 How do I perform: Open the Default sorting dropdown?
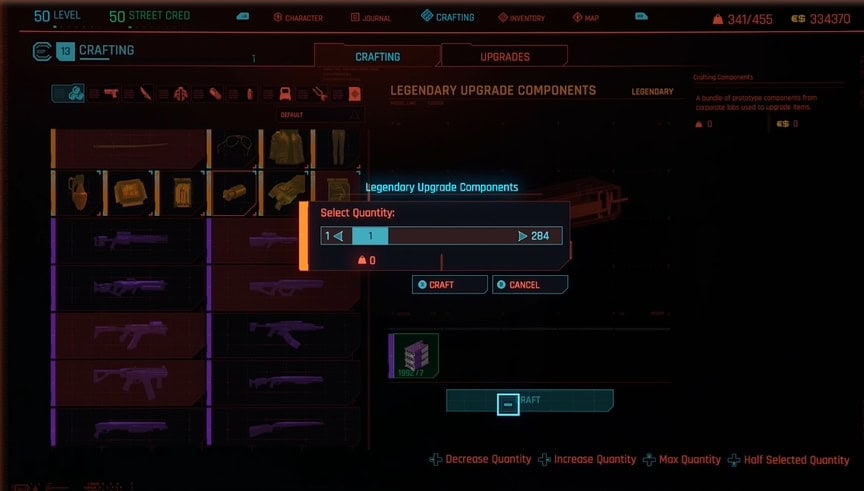click(x=321, y=115)
